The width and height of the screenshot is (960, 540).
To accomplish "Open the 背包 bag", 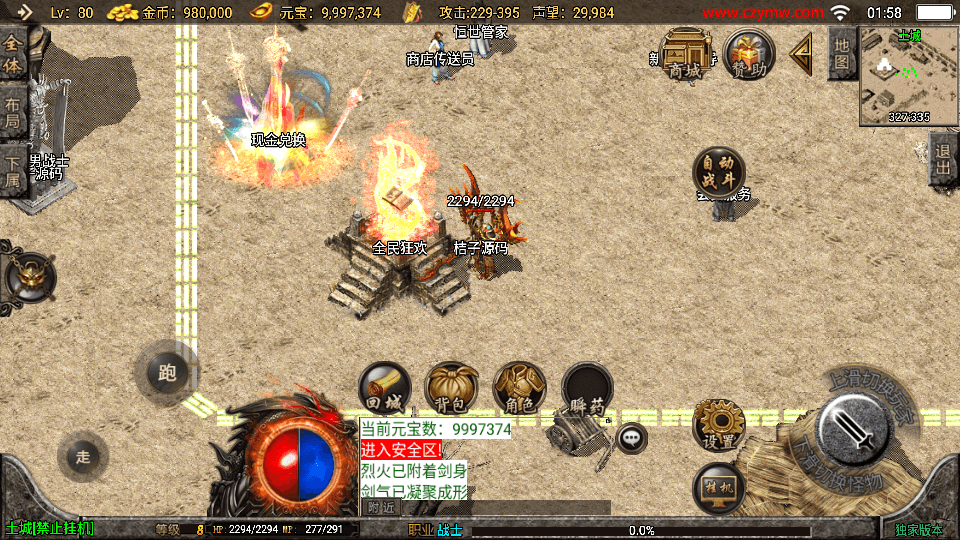I will tap(451, 389).
